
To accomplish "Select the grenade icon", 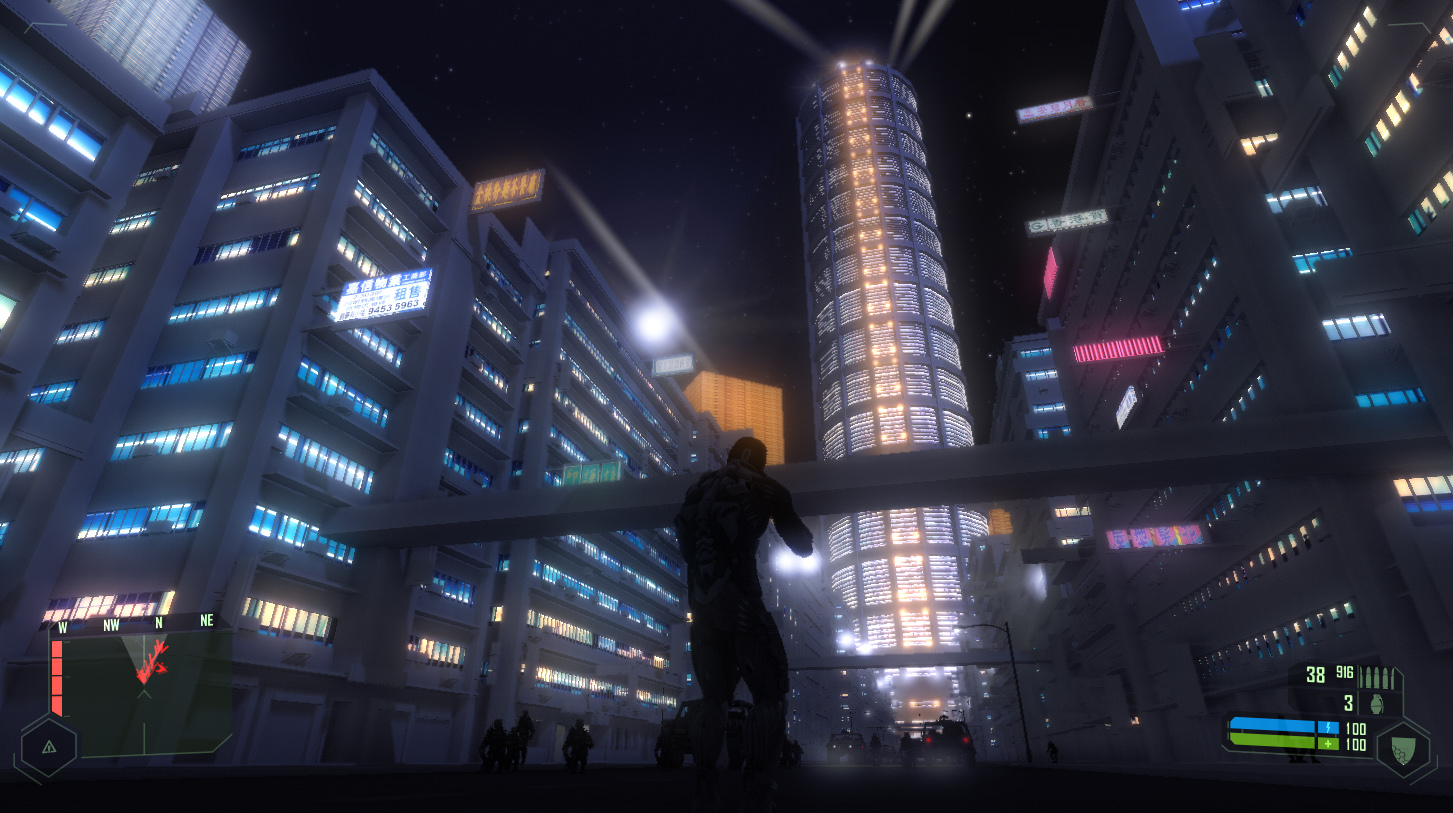I will [x=1379, y=703].
